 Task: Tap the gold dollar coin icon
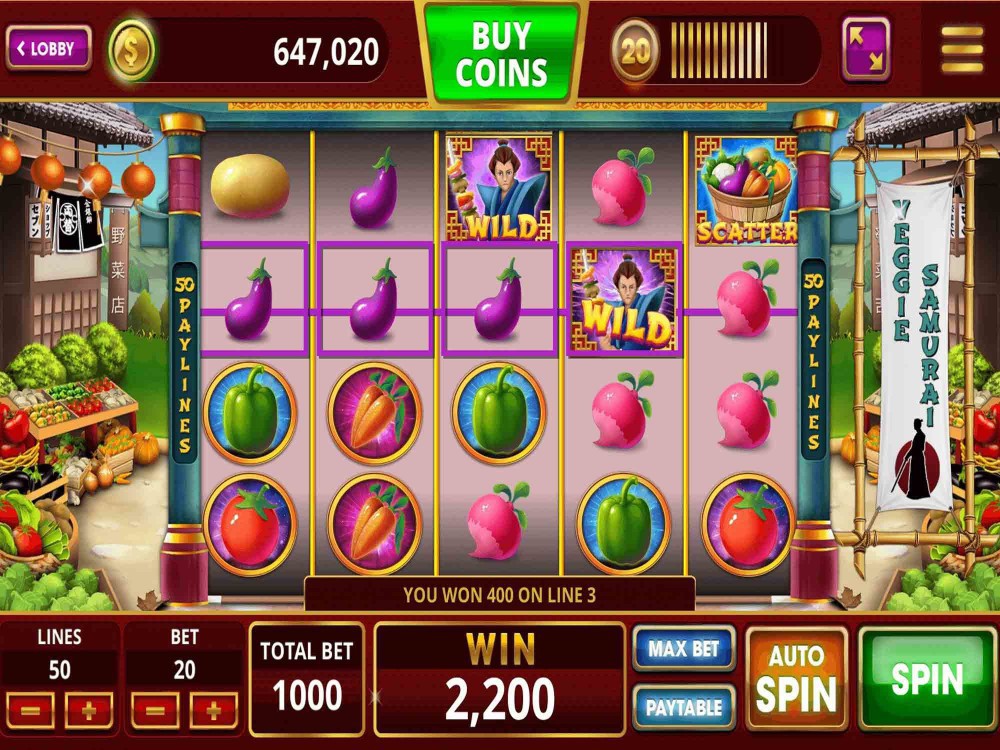[131, 50]
